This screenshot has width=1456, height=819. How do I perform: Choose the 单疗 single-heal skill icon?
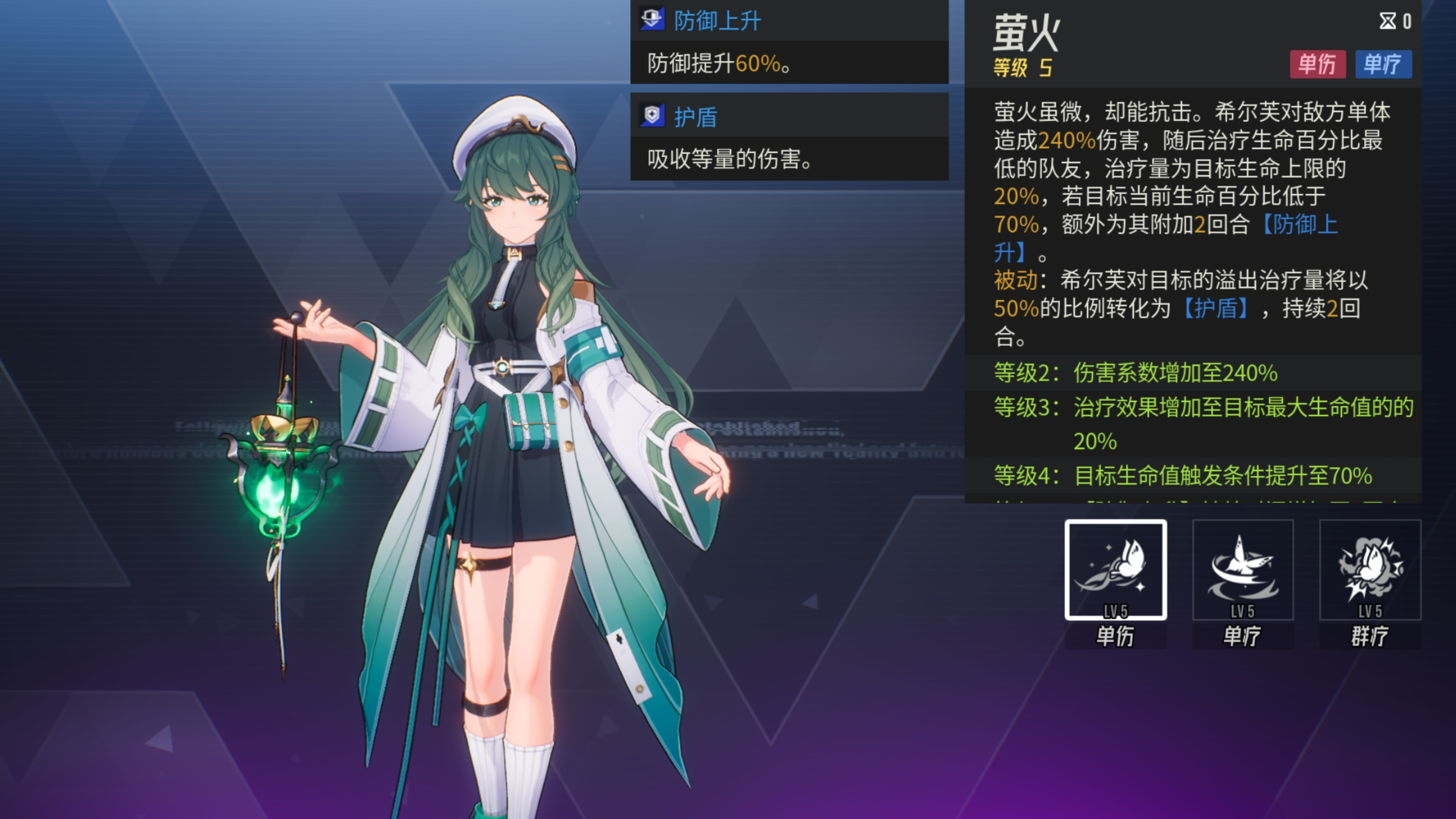(1243, 570)
